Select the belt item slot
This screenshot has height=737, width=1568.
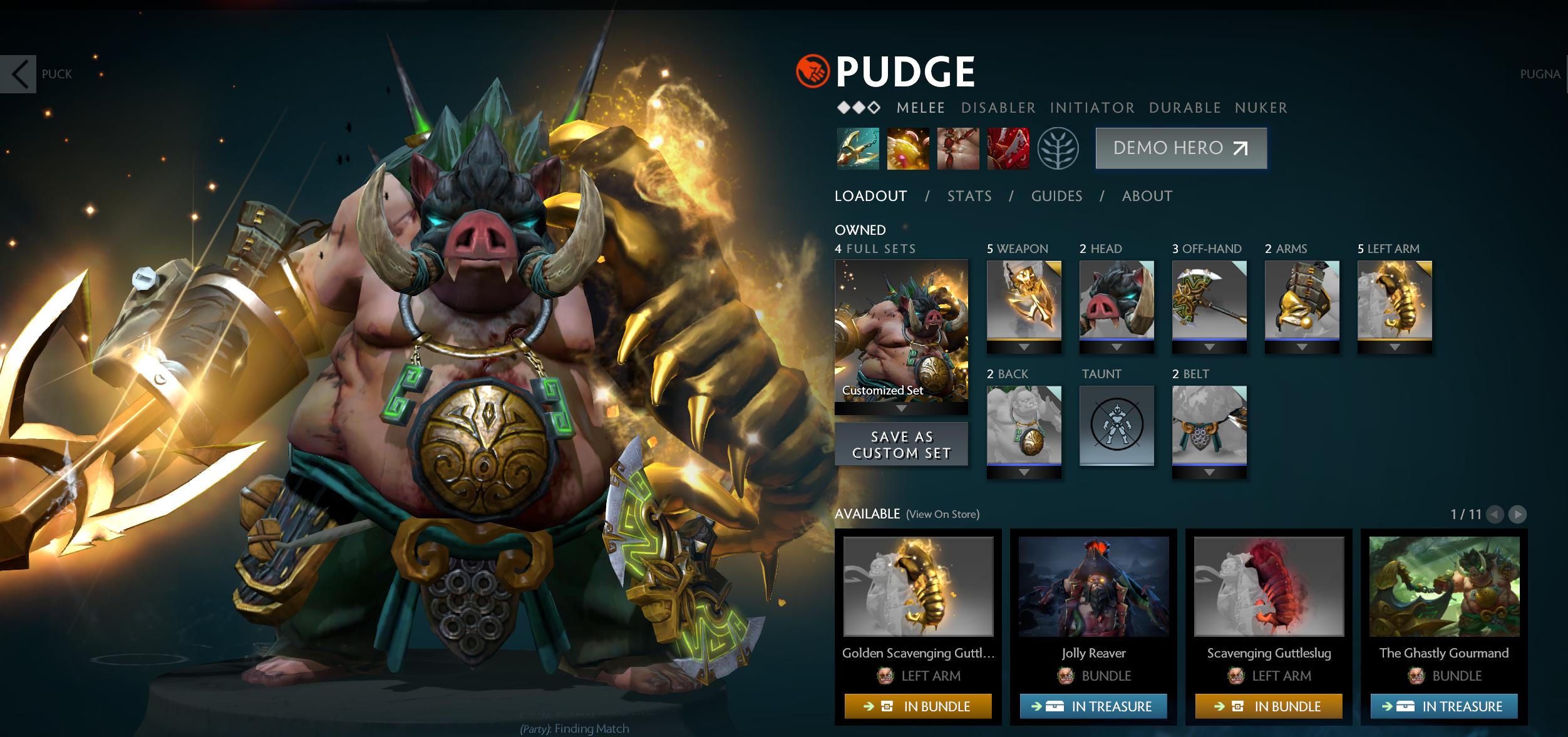tap(1209, 426)
